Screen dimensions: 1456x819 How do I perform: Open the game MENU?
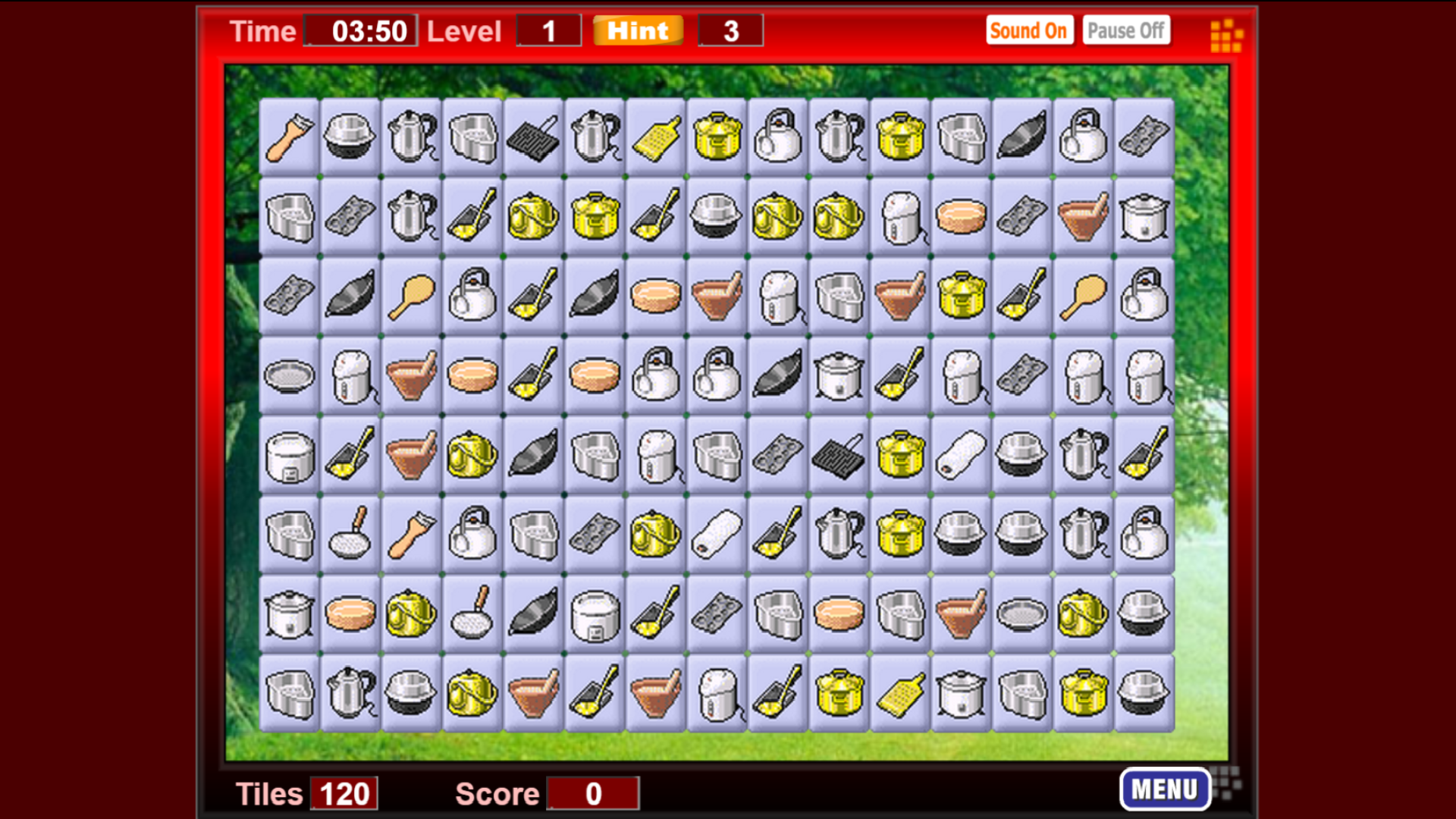1166,789
